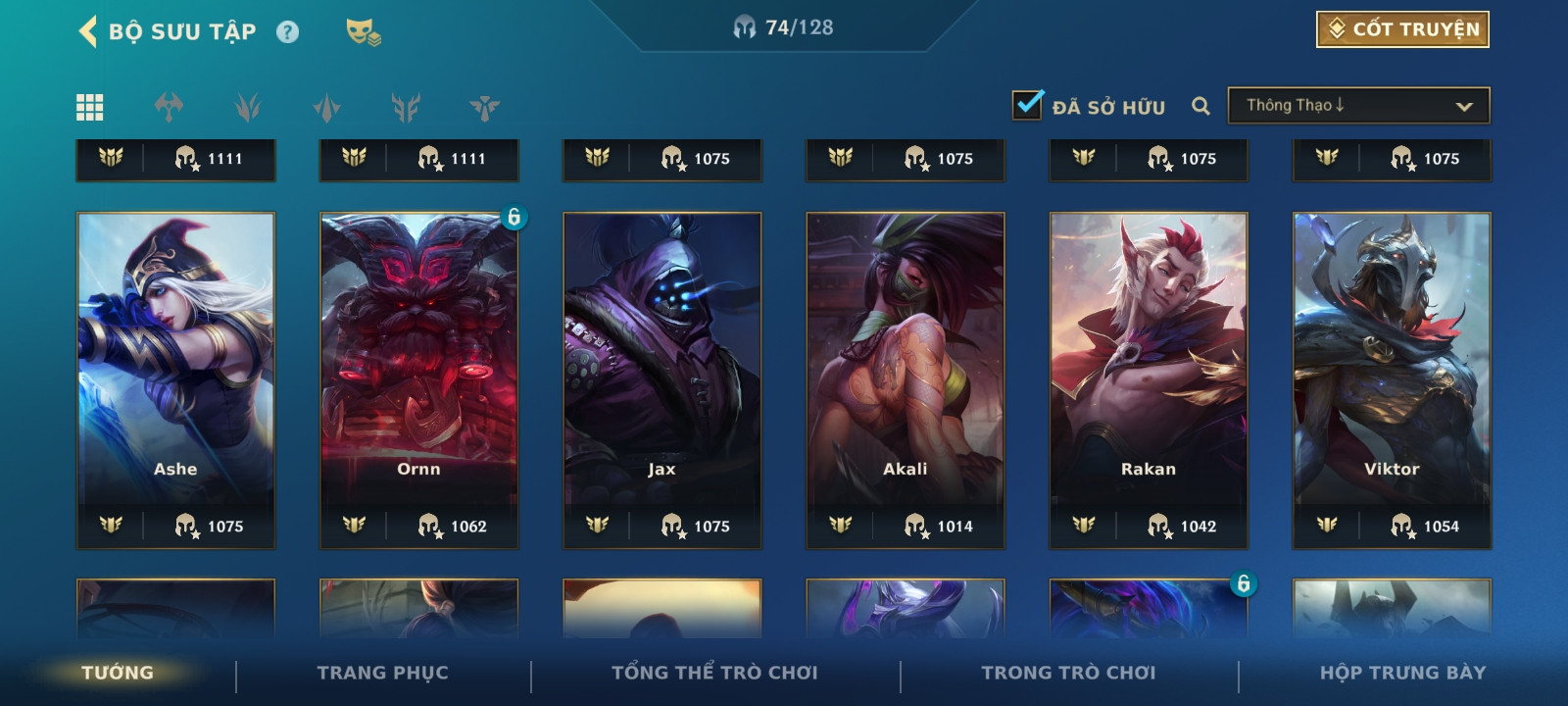
Task: Switch to the Trang Phục tab
Action: pyautogui.click(x=382, y=673)
